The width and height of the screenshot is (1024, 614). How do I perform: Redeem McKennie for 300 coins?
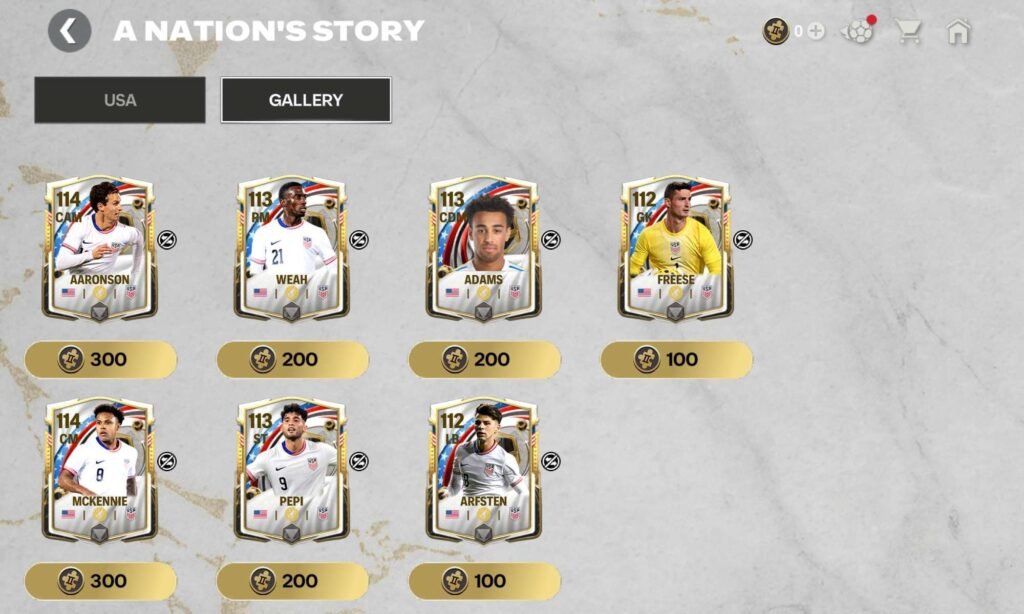click(x=101, y=581)
